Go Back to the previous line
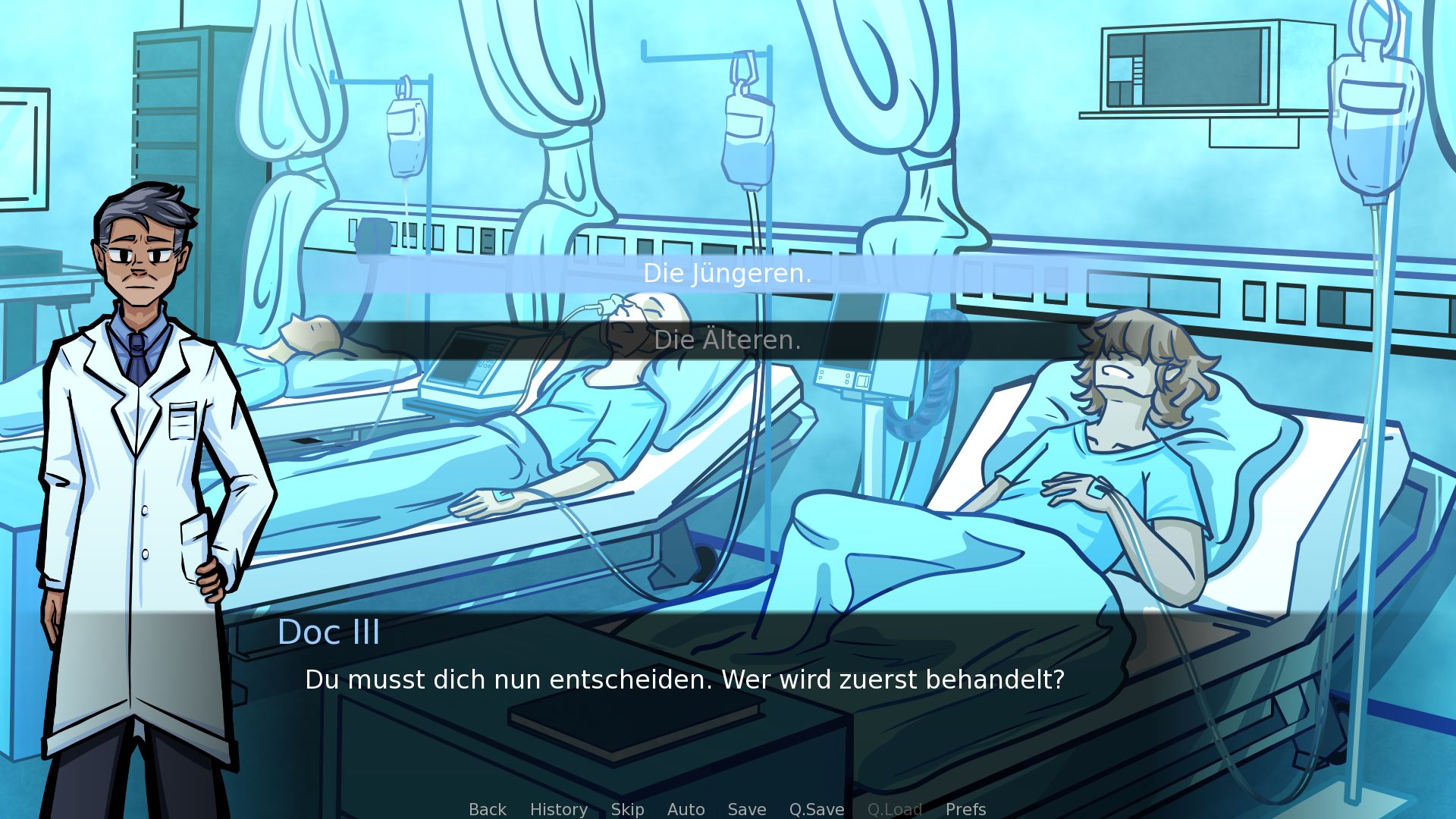Viewport: 1456px width, 819px height. pos(487,809)
